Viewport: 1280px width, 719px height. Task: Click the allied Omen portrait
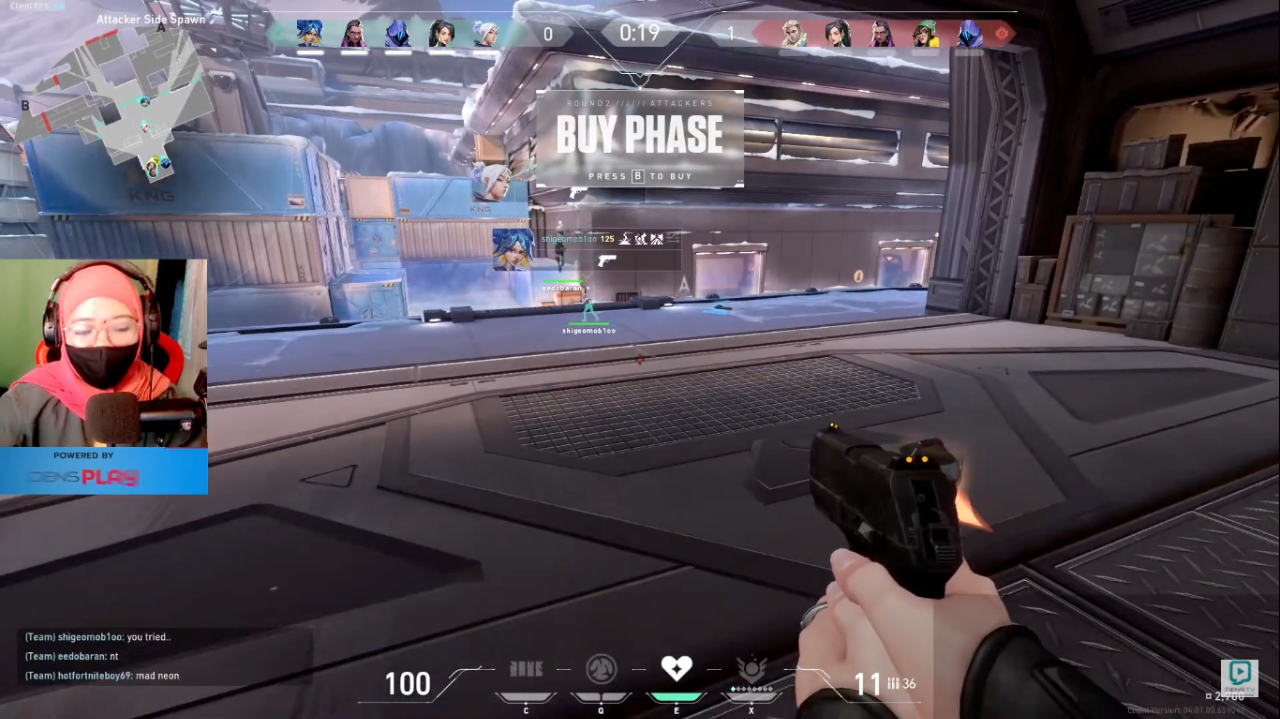397,33
